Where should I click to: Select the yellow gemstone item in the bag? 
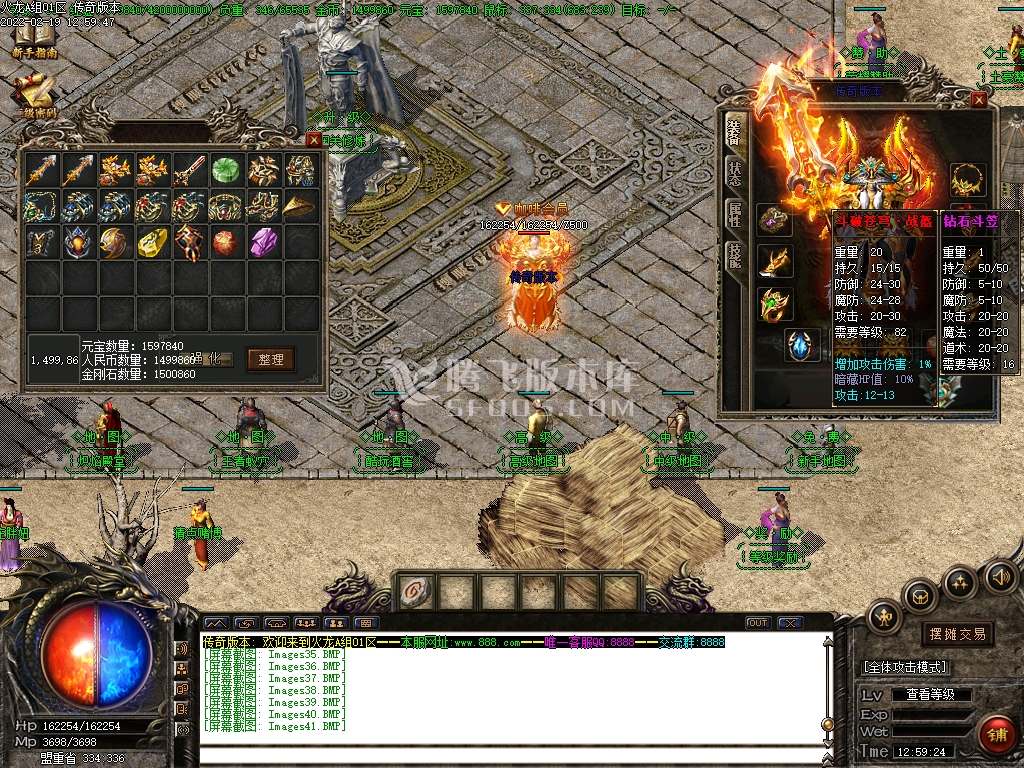pos(152,241)
